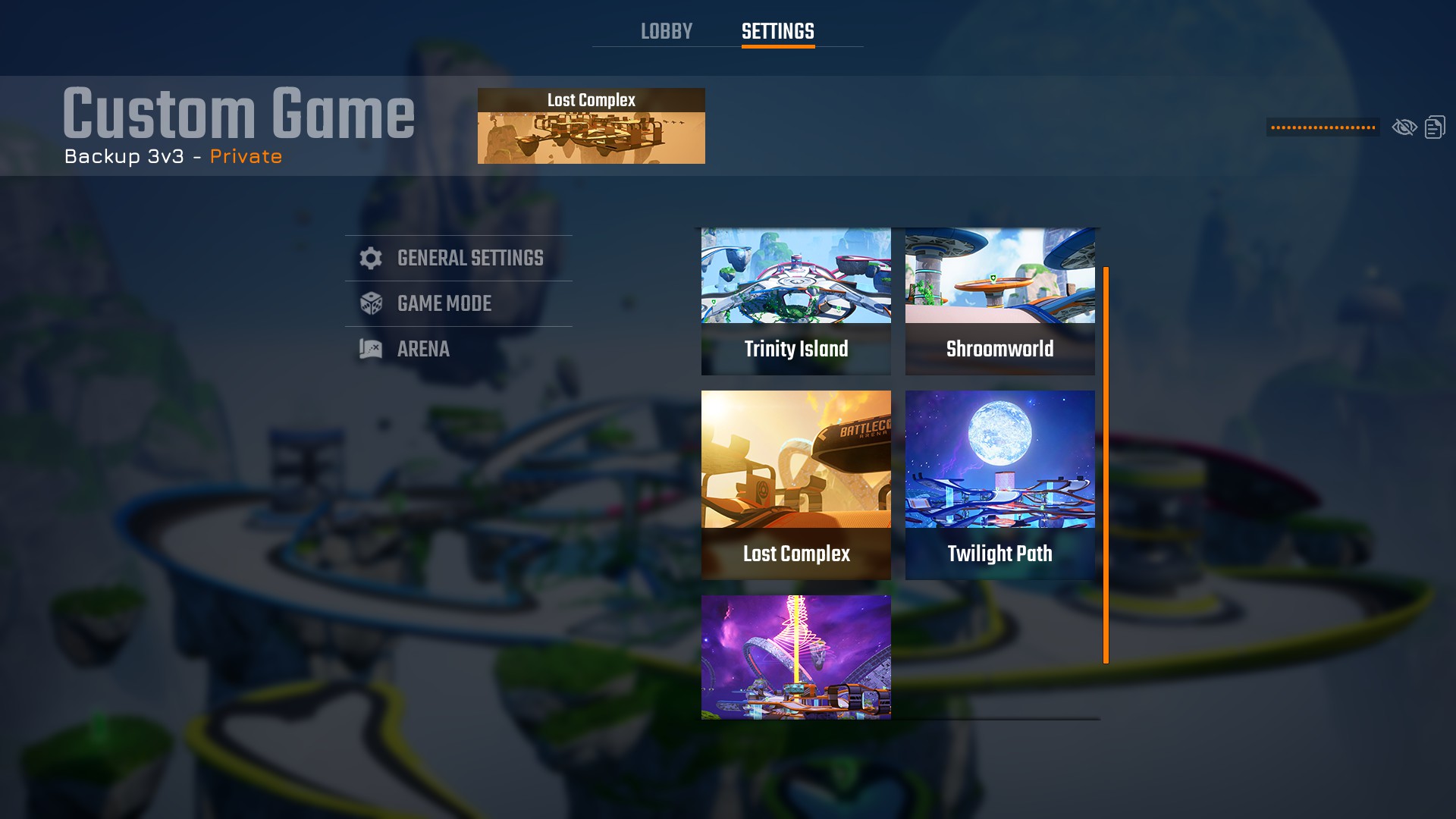Screen dimensions: 1456x819
Task: Click the Backup 3v3 Private label
Action: (173, 156)
